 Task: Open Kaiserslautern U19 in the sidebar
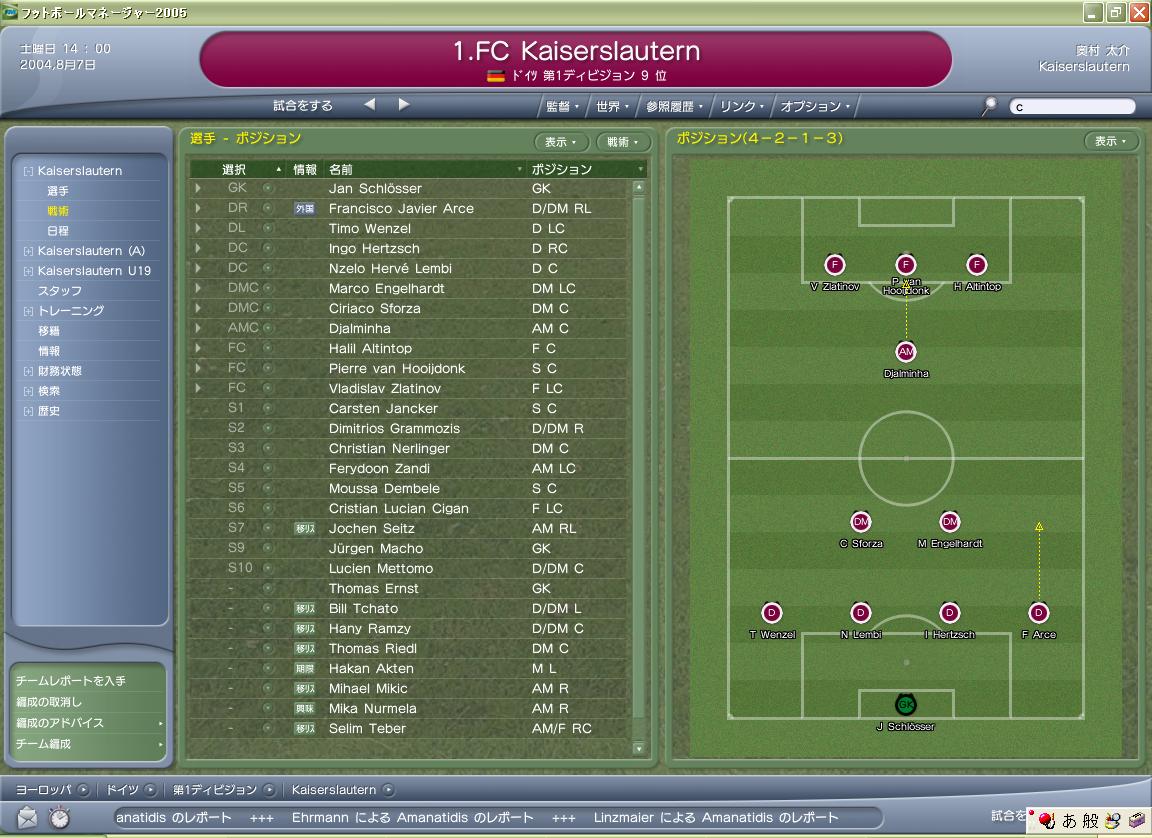94,271
